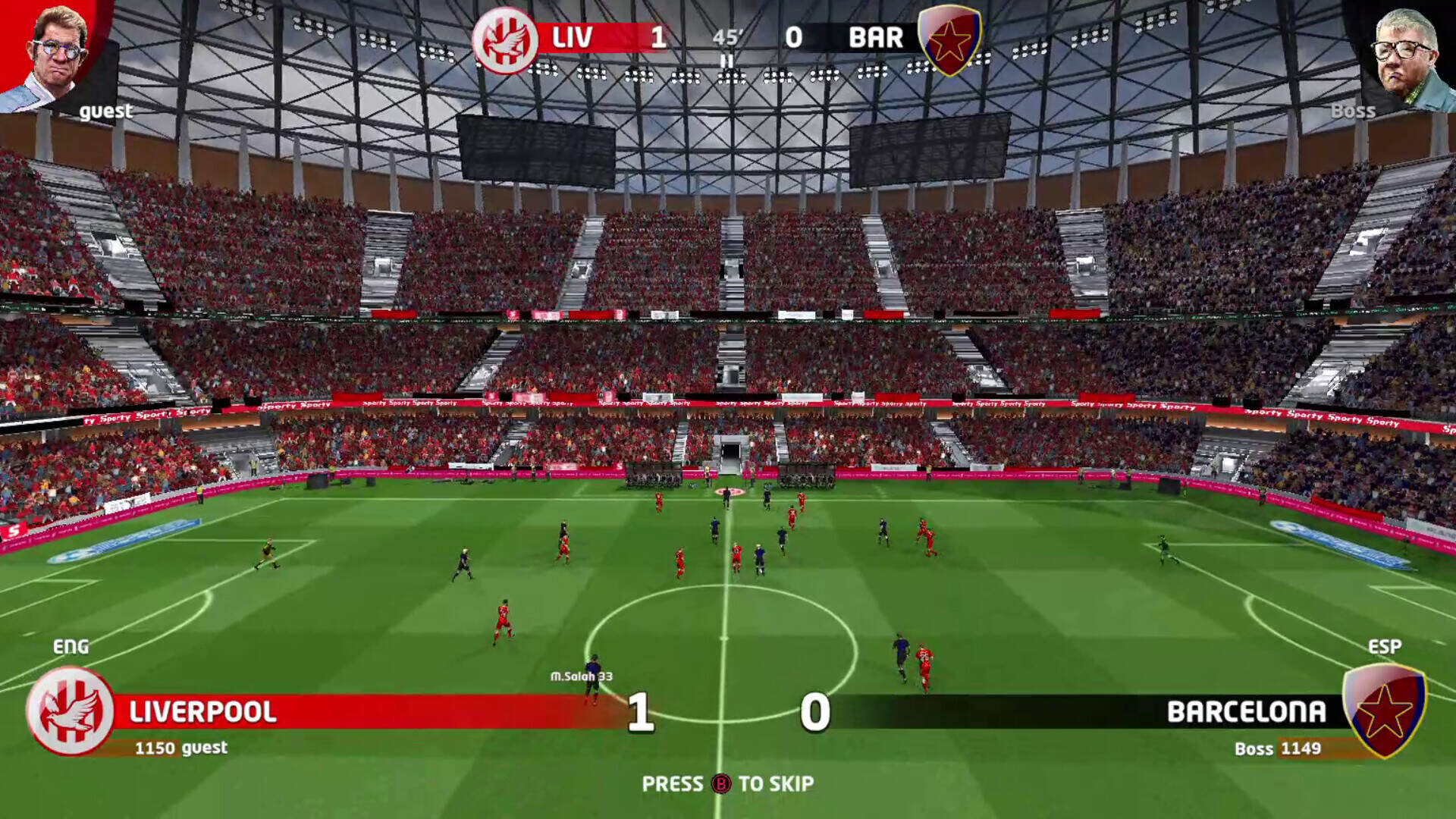Click the Boss 1149 rating text
1456x819 pixels.
[x=1278, y=748]
